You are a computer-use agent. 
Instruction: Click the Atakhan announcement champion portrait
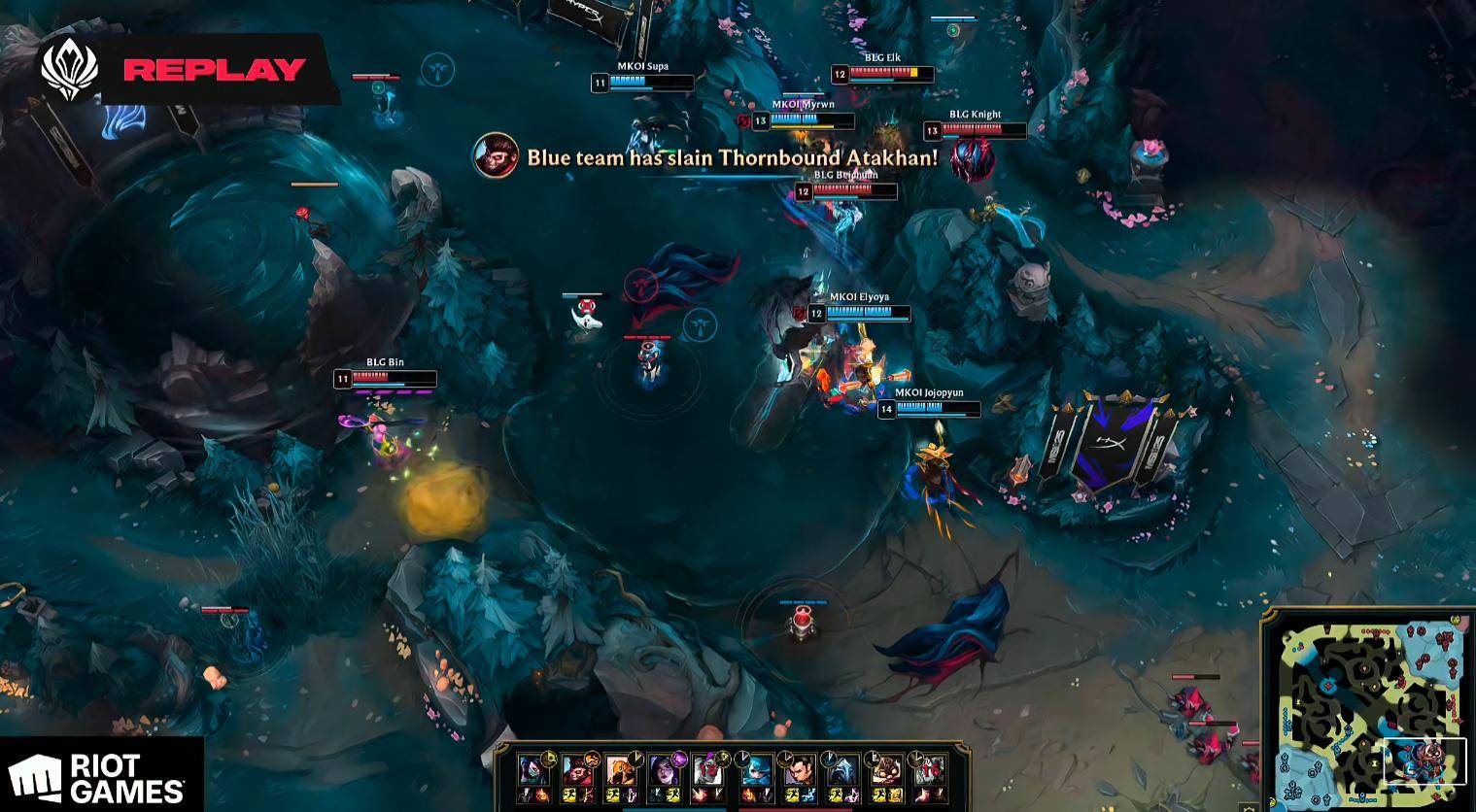(x=497, y=157)
